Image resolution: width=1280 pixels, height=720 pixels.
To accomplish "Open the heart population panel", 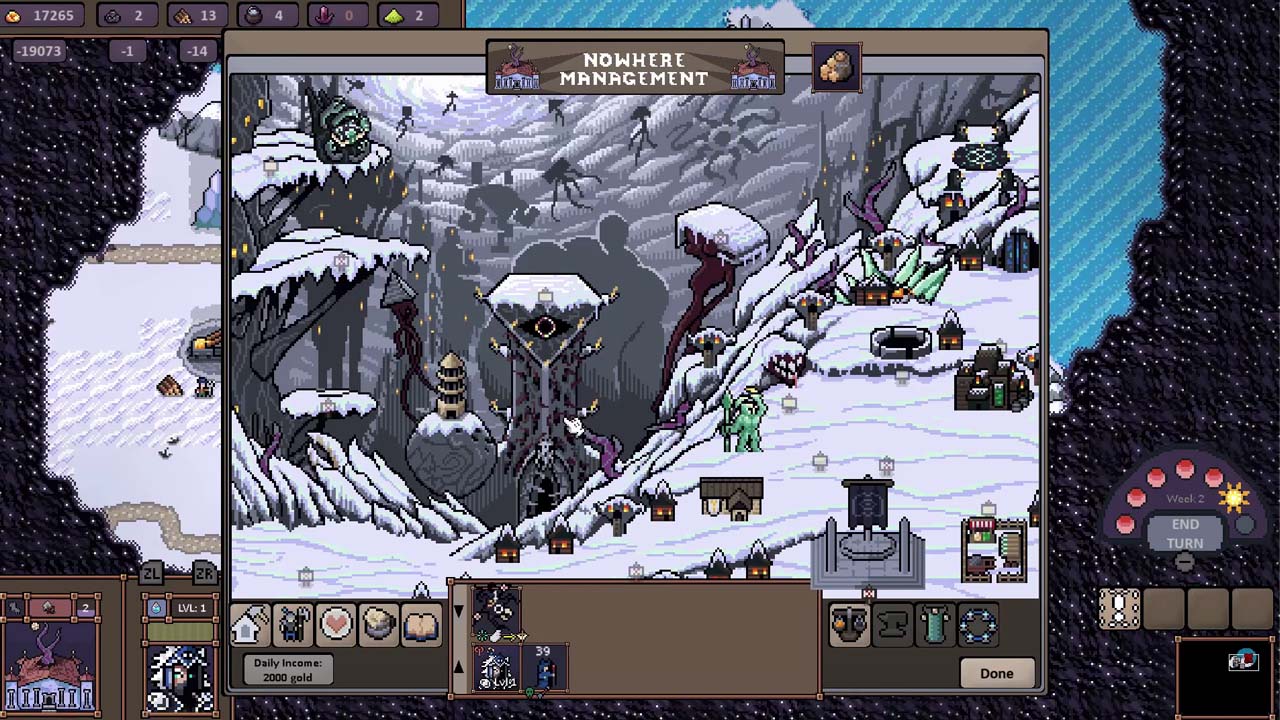I will click(x=334, y=625).
